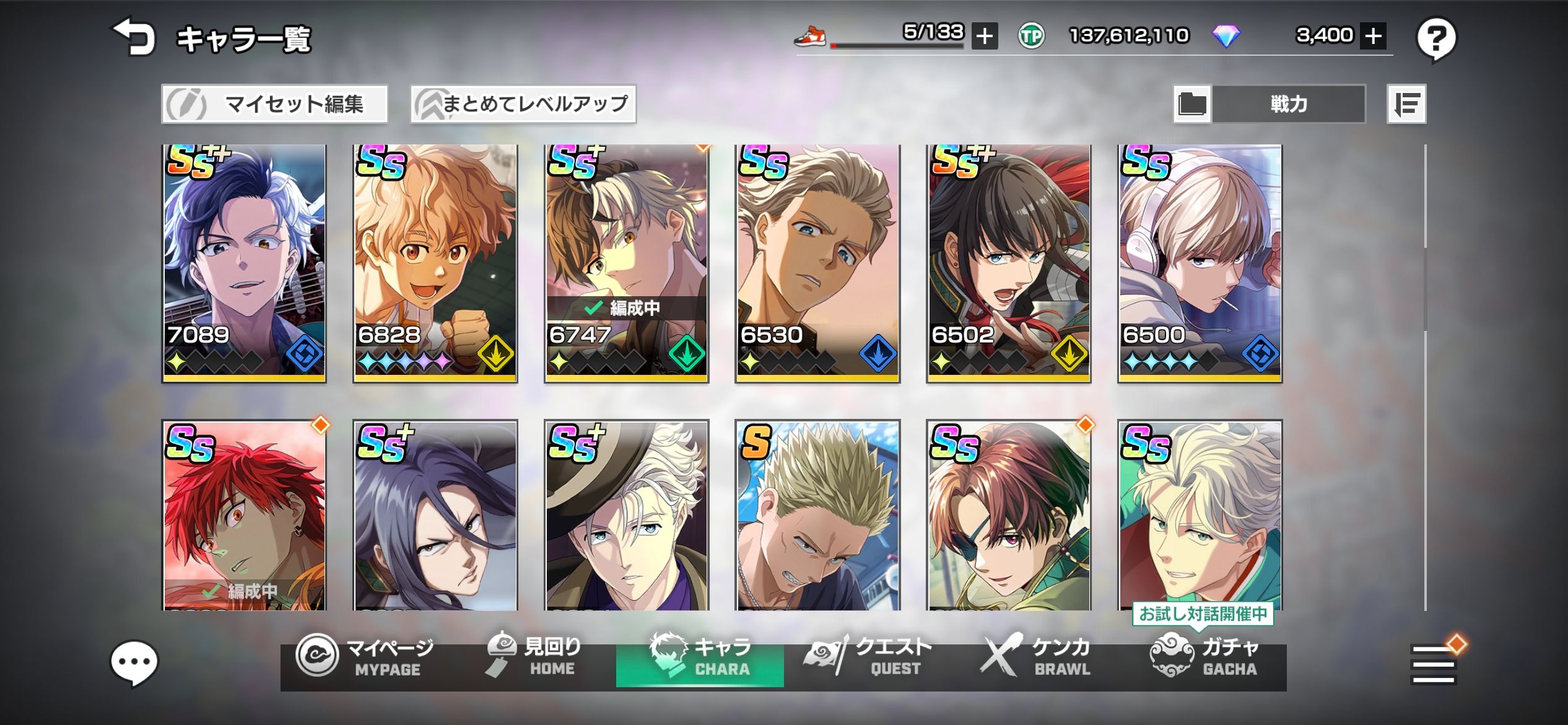
Task: Pick the 6530 power character card
Action: pos(817,263)
